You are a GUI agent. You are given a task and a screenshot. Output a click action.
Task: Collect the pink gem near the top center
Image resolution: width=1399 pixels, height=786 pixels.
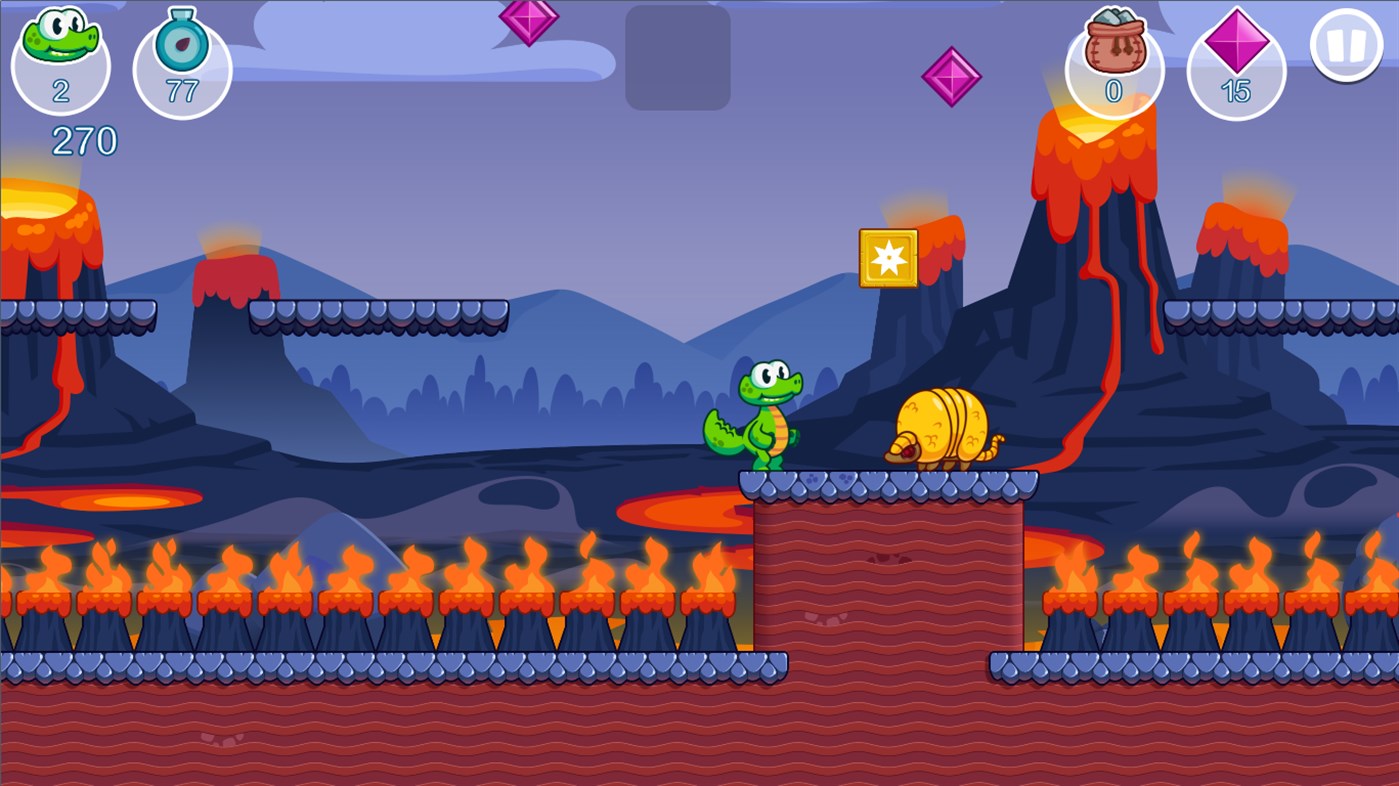(x=529, y=20)
